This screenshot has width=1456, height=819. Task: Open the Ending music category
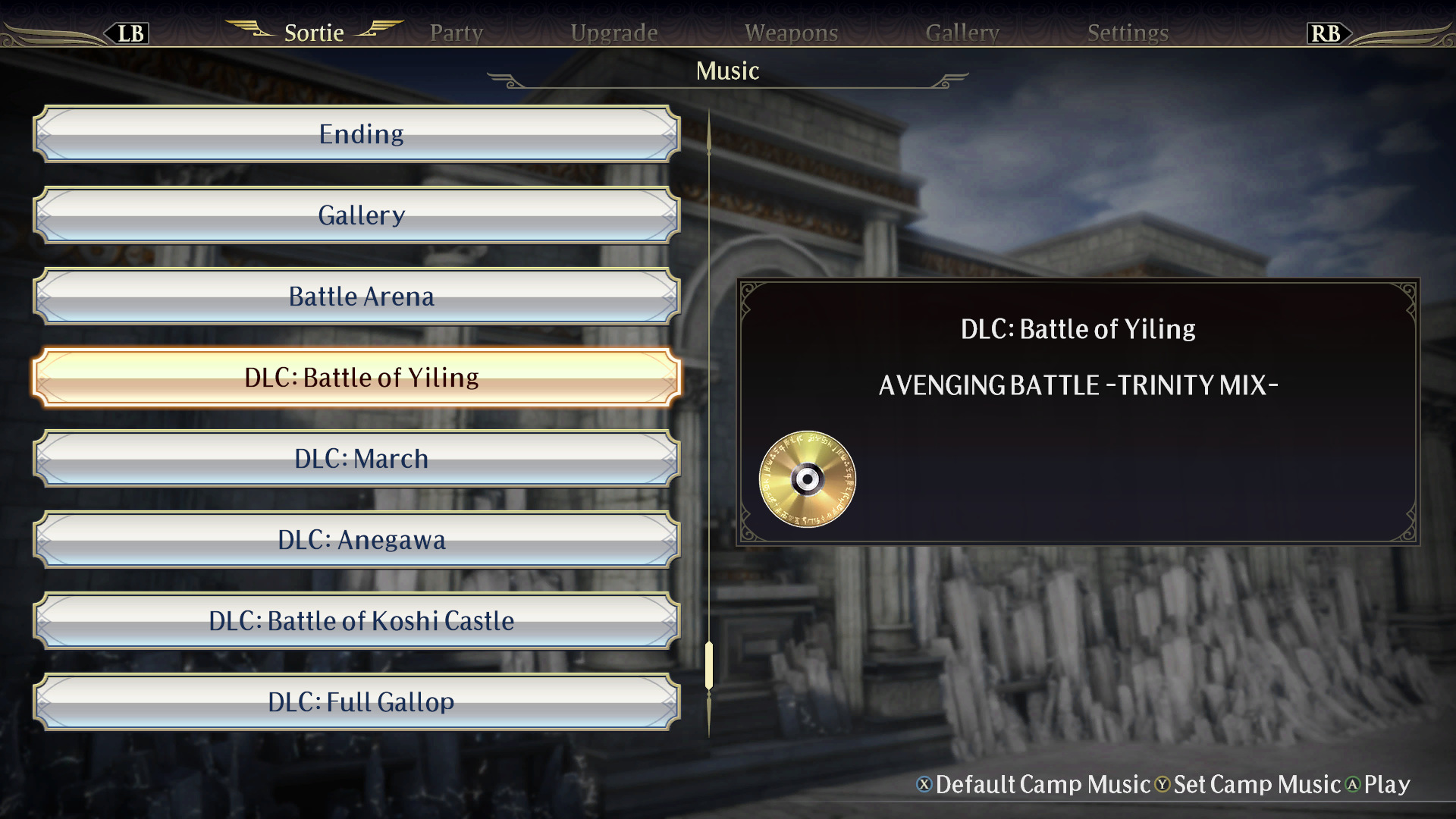coord(361,133)
